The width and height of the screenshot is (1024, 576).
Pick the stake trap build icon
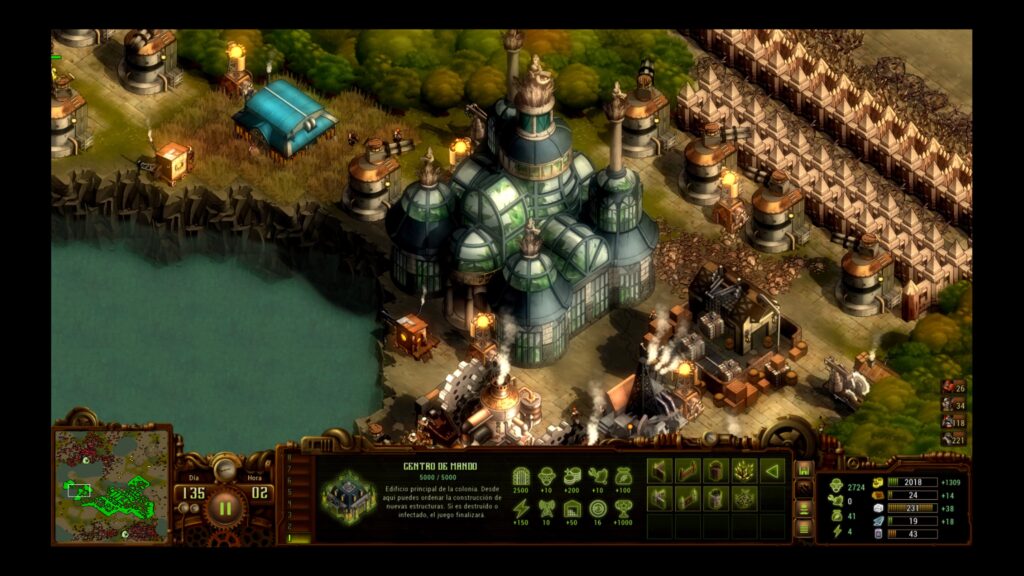(x=743, y=470)
